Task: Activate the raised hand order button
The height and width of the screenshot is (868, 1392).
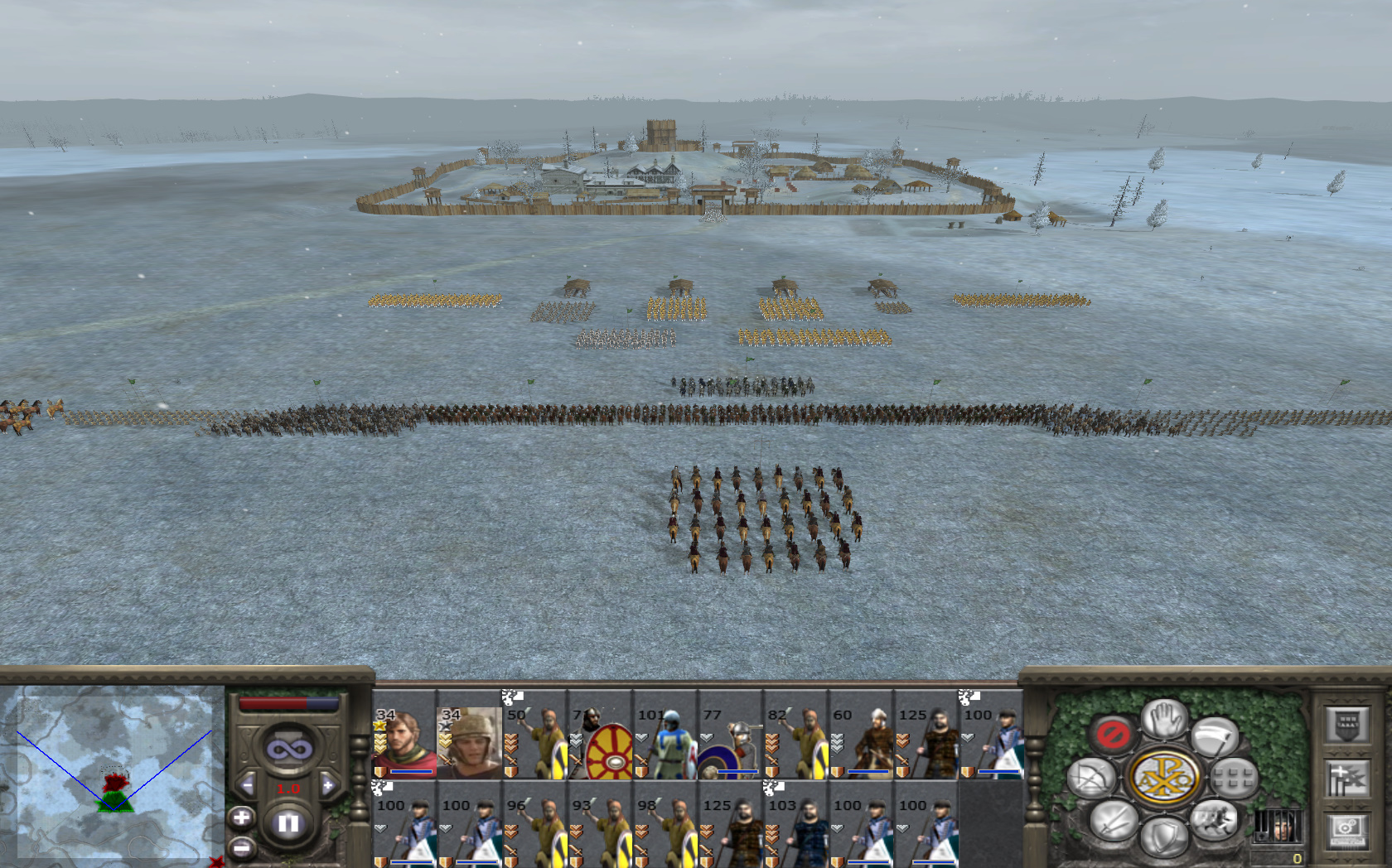Action: pos(1163,717)
